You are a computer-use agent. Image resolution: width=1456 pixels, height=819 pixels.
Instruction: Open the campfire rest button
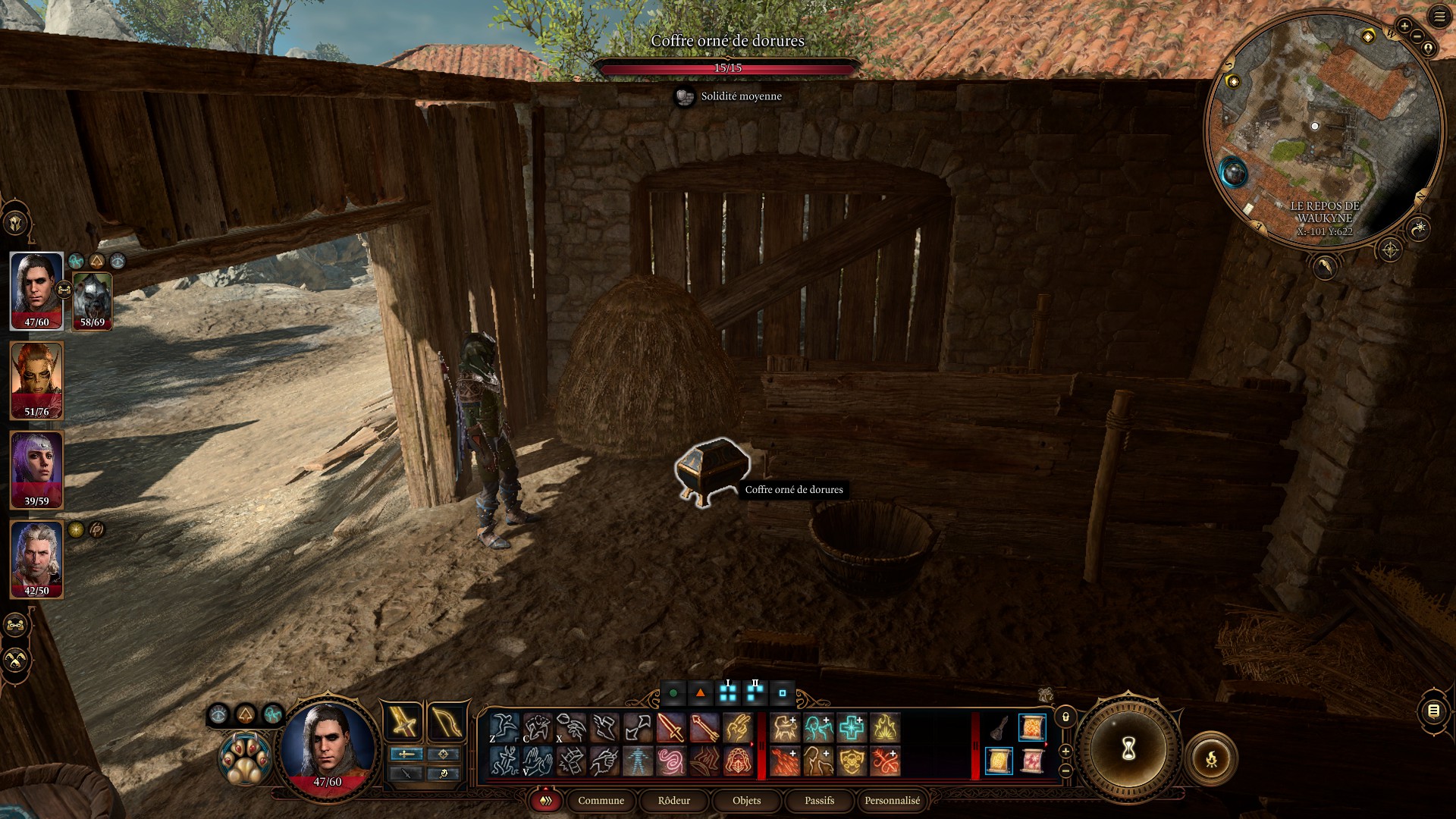[x=1211, y=758]
